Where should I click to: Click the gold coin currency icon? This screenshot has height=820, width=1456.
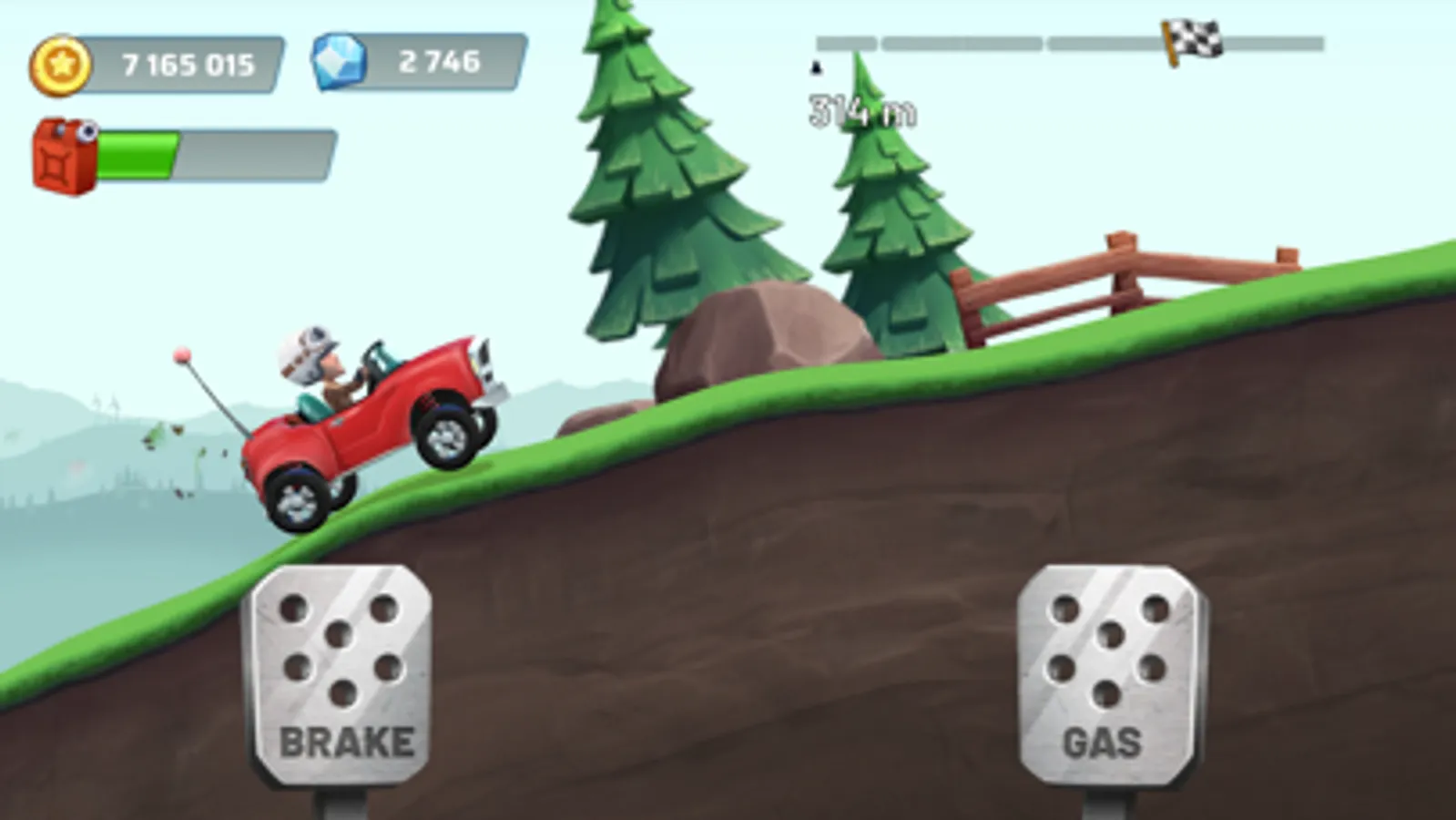point(60,63)
